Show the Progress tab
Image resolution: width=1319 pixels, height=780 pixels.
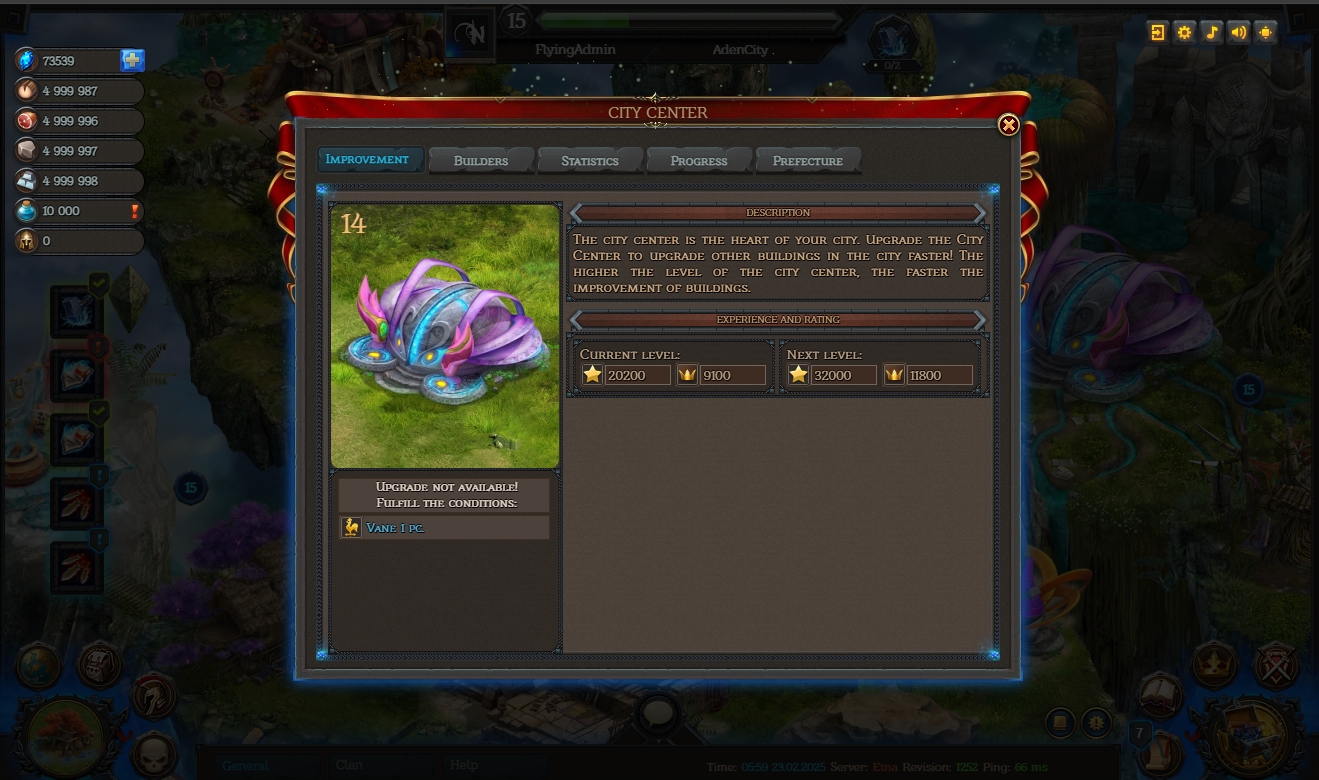click(698, 161)
